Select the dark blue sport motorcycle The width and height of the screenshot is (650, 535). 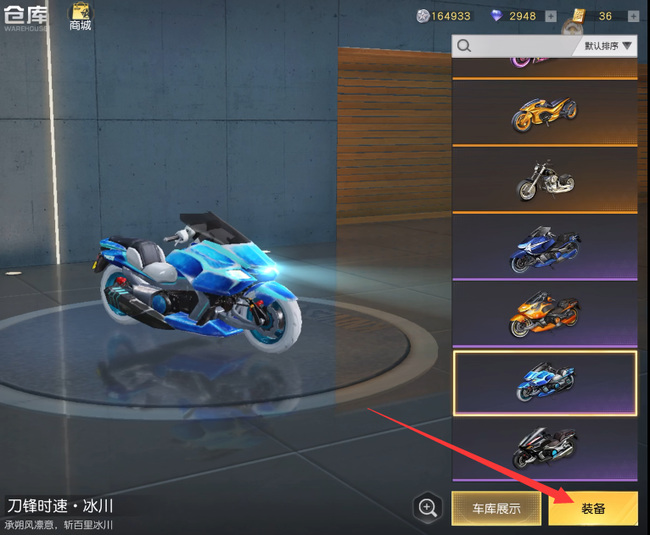[544, 247]
